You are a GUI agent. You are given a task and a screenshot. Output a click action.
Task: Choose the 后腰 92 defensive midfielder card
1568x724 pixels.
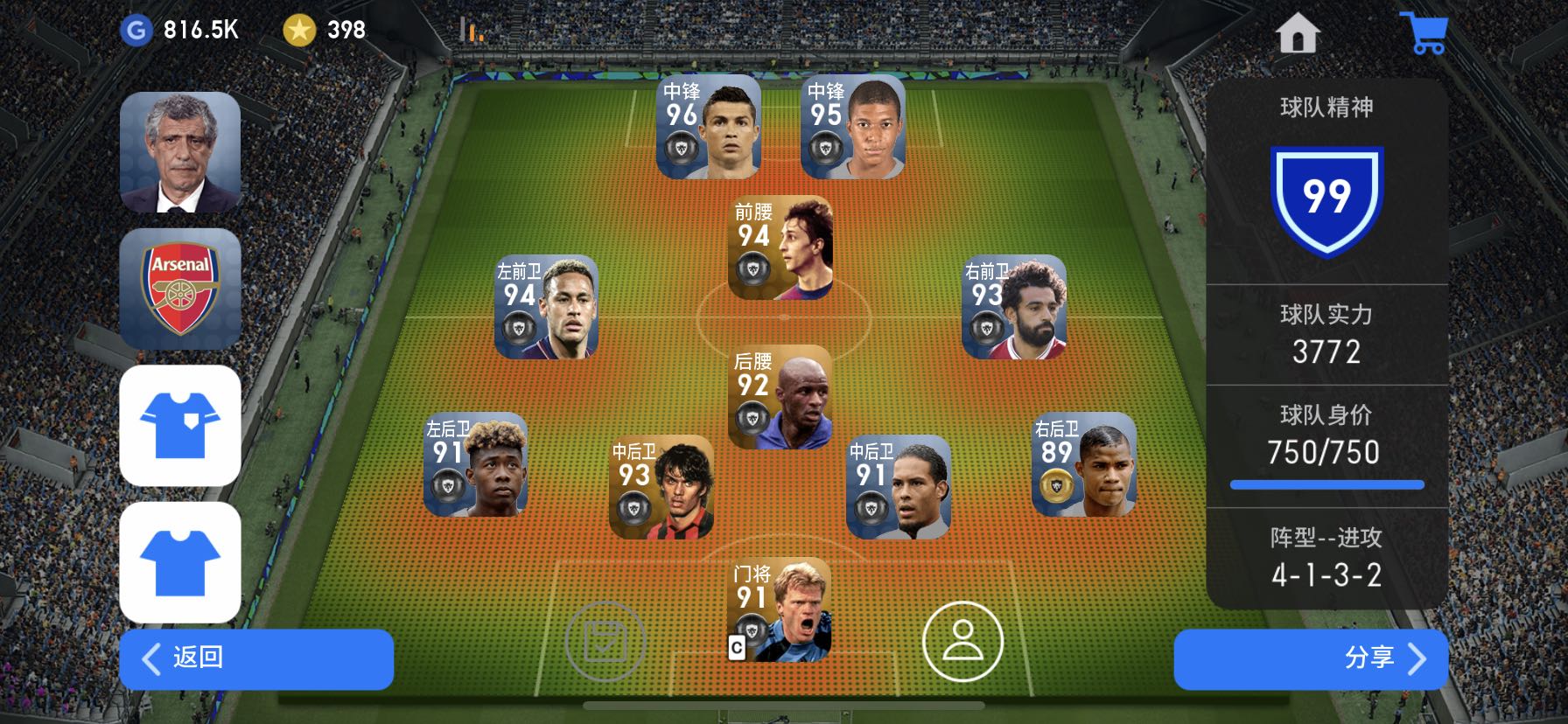[x=780, y=397]
